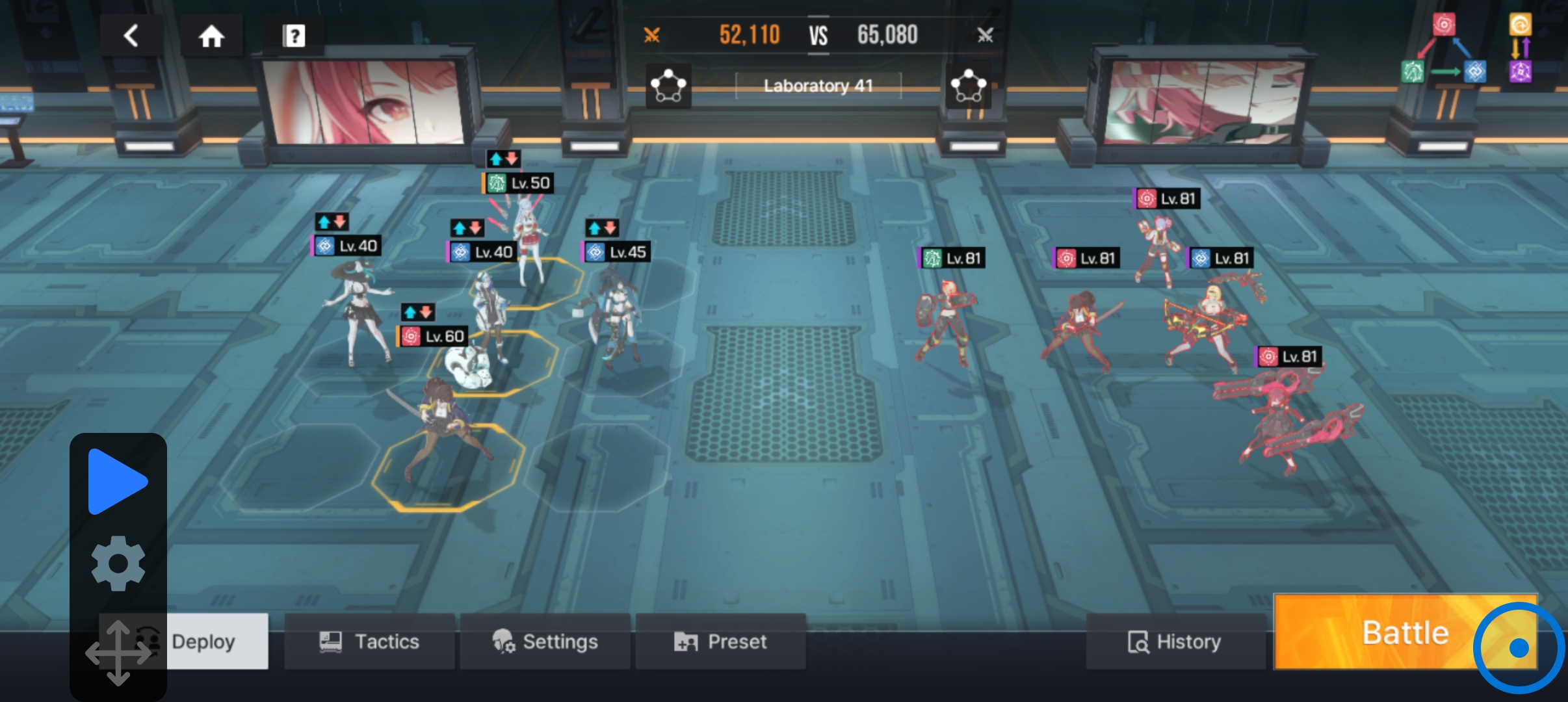Open the question mark help

[294, 36]
